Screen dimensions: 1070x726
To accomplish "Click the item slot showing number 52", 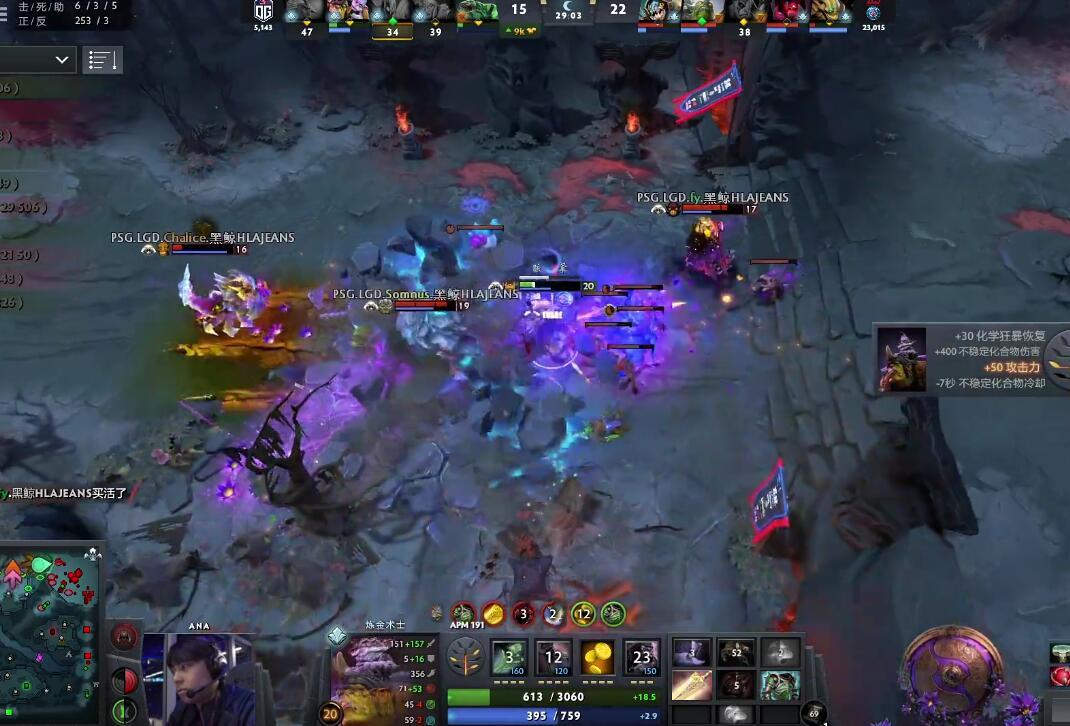I will pos(736,654).
